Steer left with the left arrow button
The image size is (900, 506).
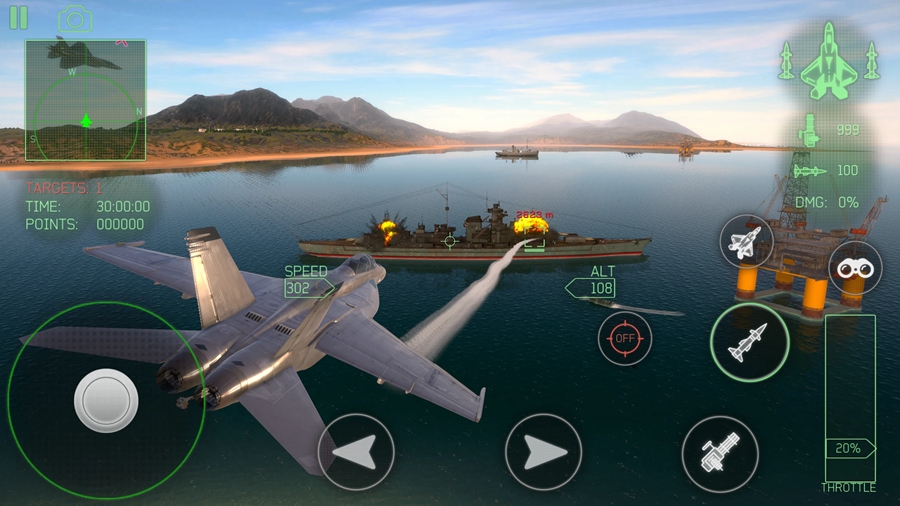[355, 451]
